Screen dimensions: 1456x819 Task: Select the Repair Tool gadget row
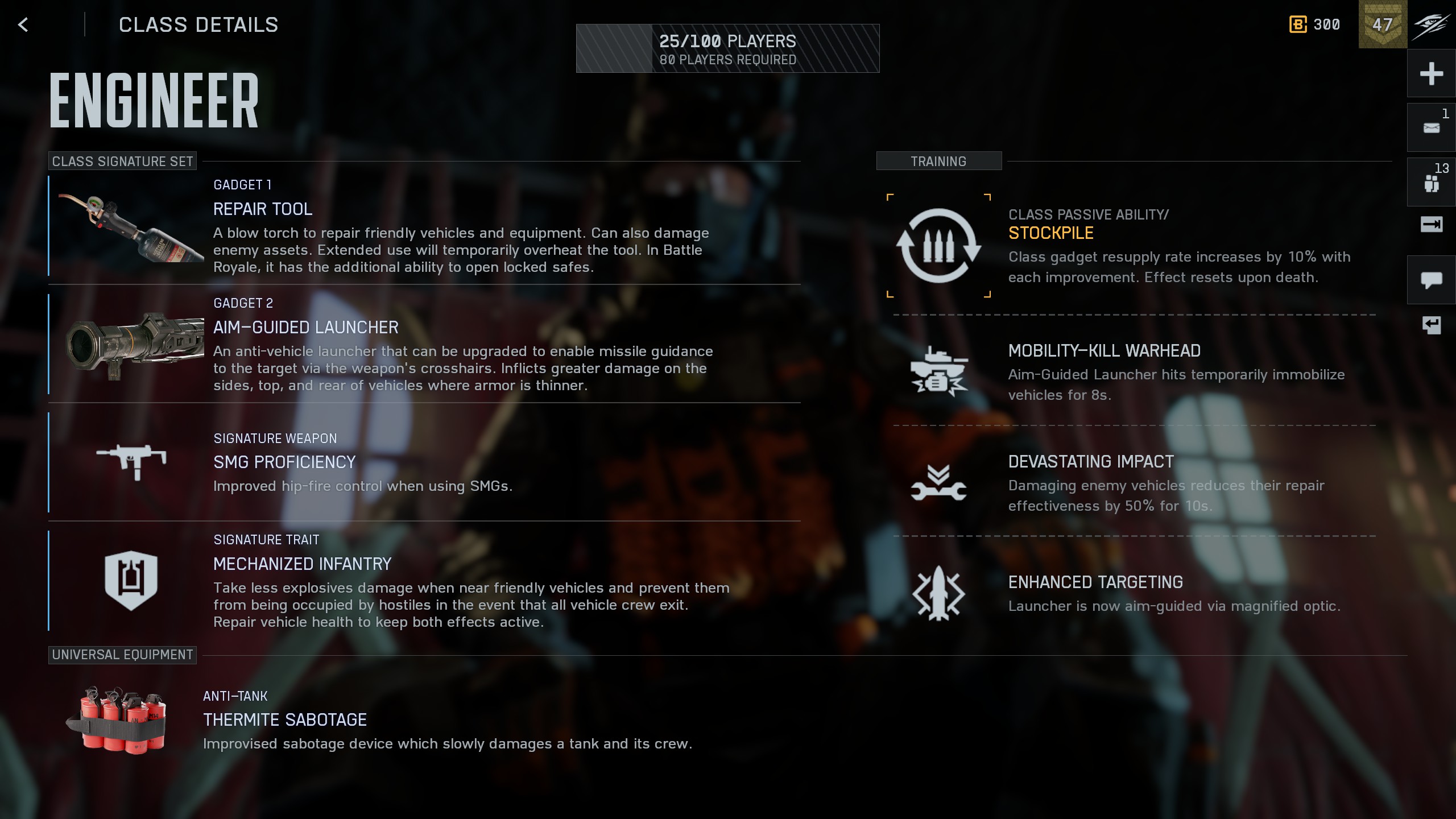point(424,226)
